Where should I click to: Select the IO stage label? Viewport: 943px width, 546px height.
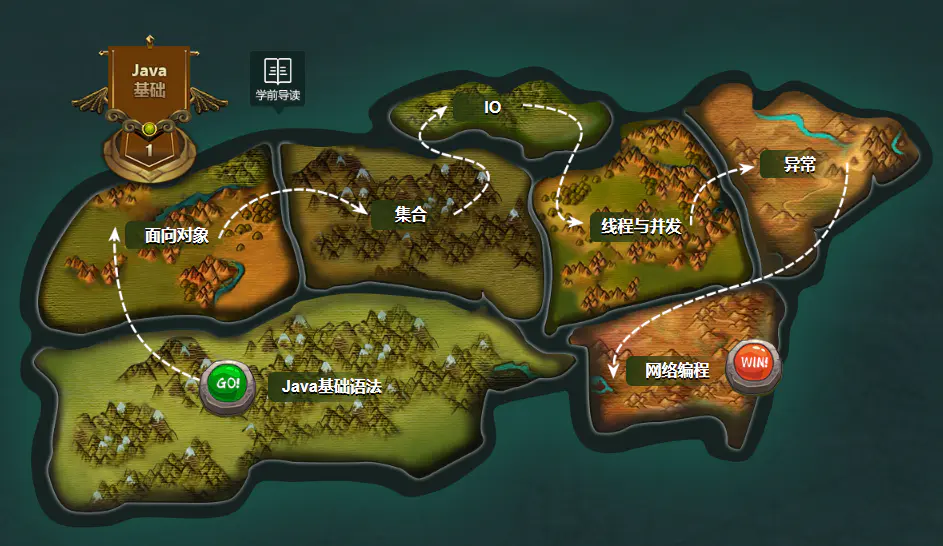coord(492,107)
